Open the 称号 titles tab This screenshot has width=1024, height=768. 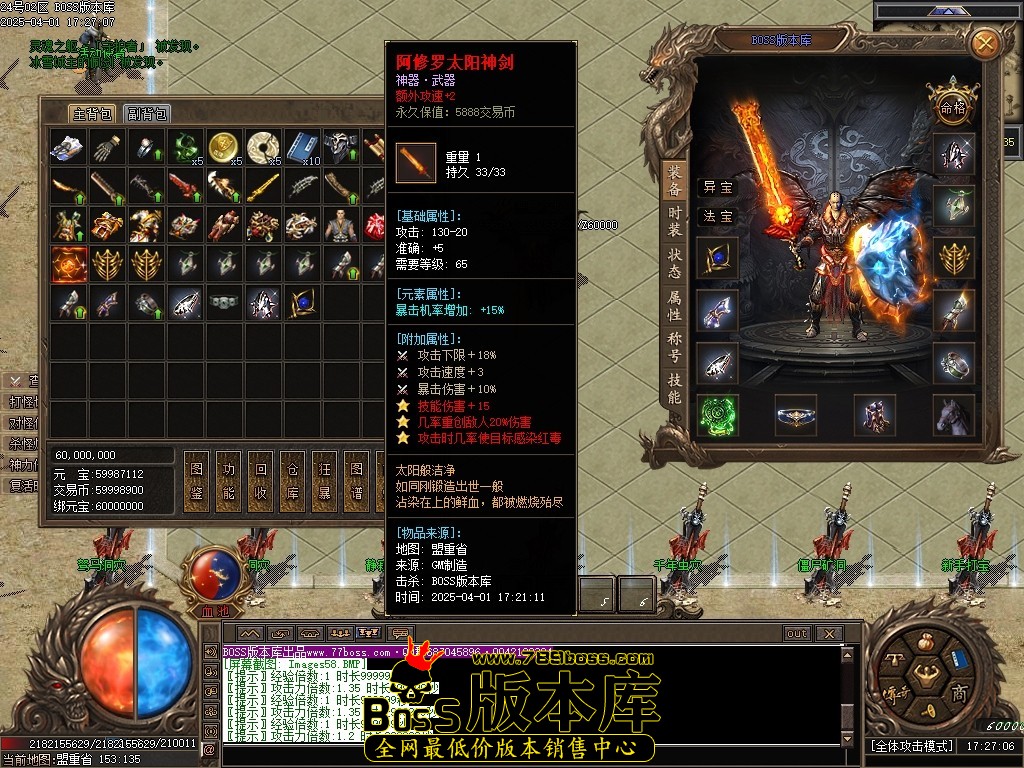coord(675,346)
